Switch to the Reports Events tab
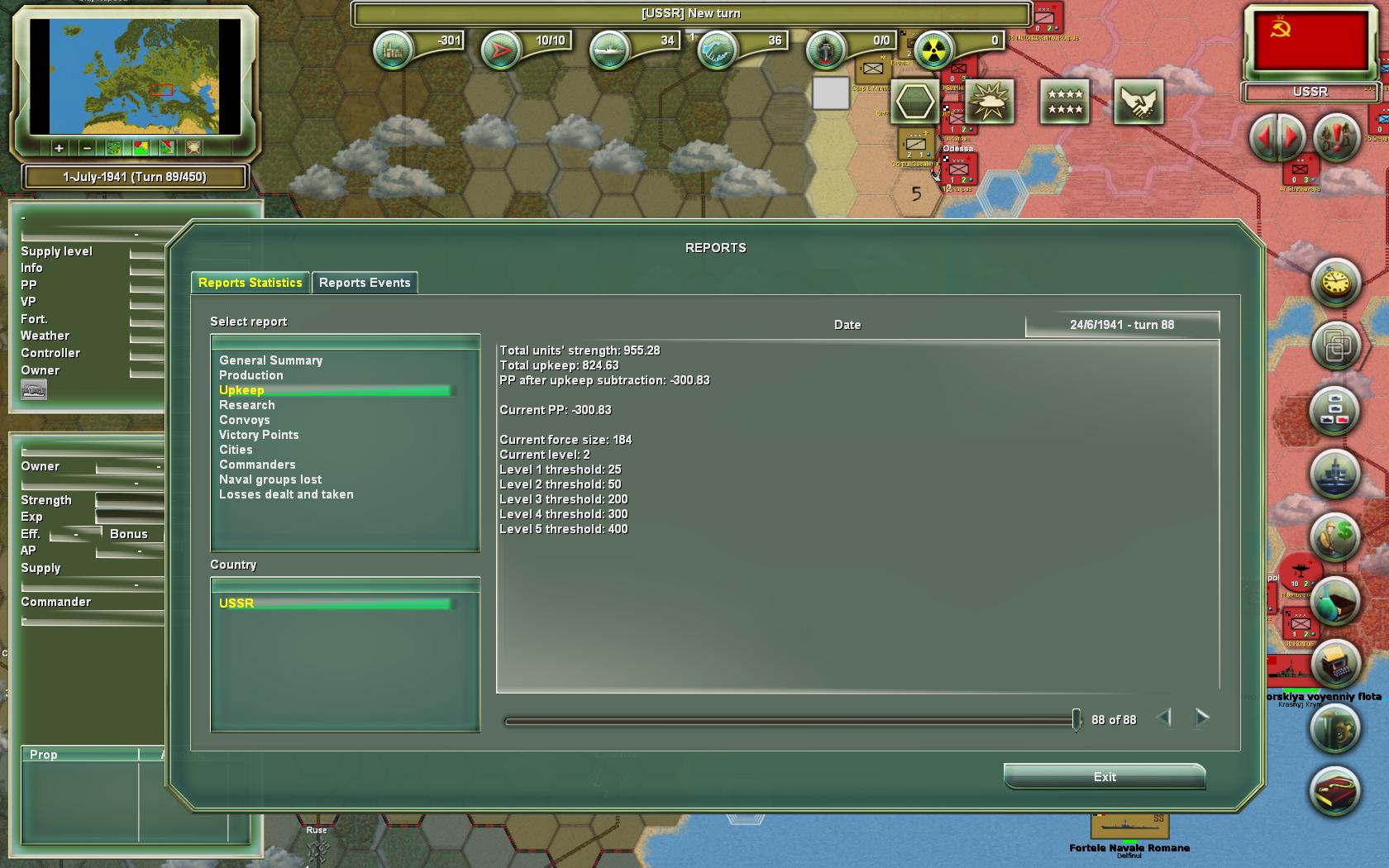This screenshot has height=868, width=1389. (365, 283)
